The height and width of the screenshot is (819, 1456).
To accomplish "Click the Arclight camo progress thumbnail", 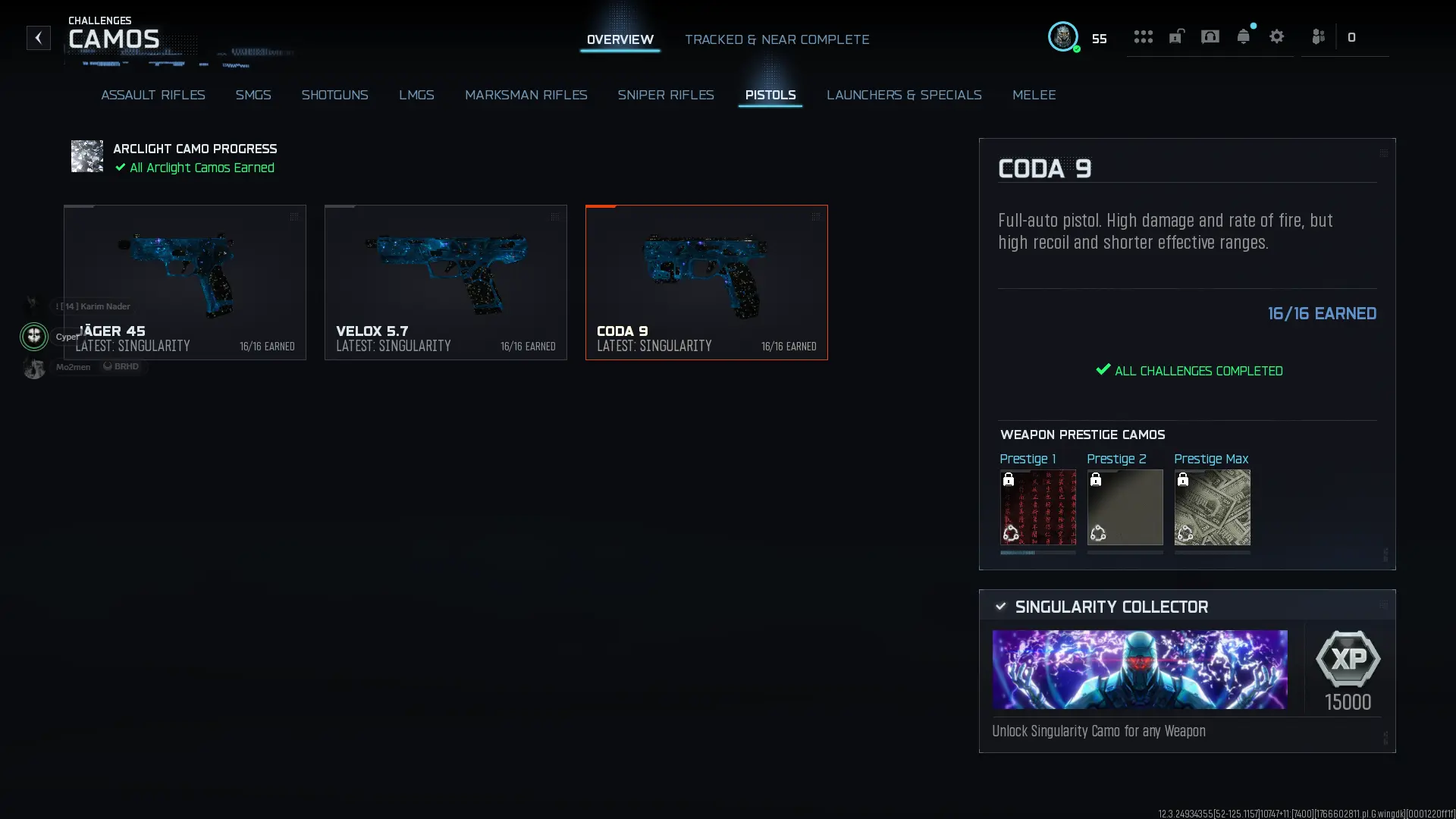I will click(x=86, y=156).
